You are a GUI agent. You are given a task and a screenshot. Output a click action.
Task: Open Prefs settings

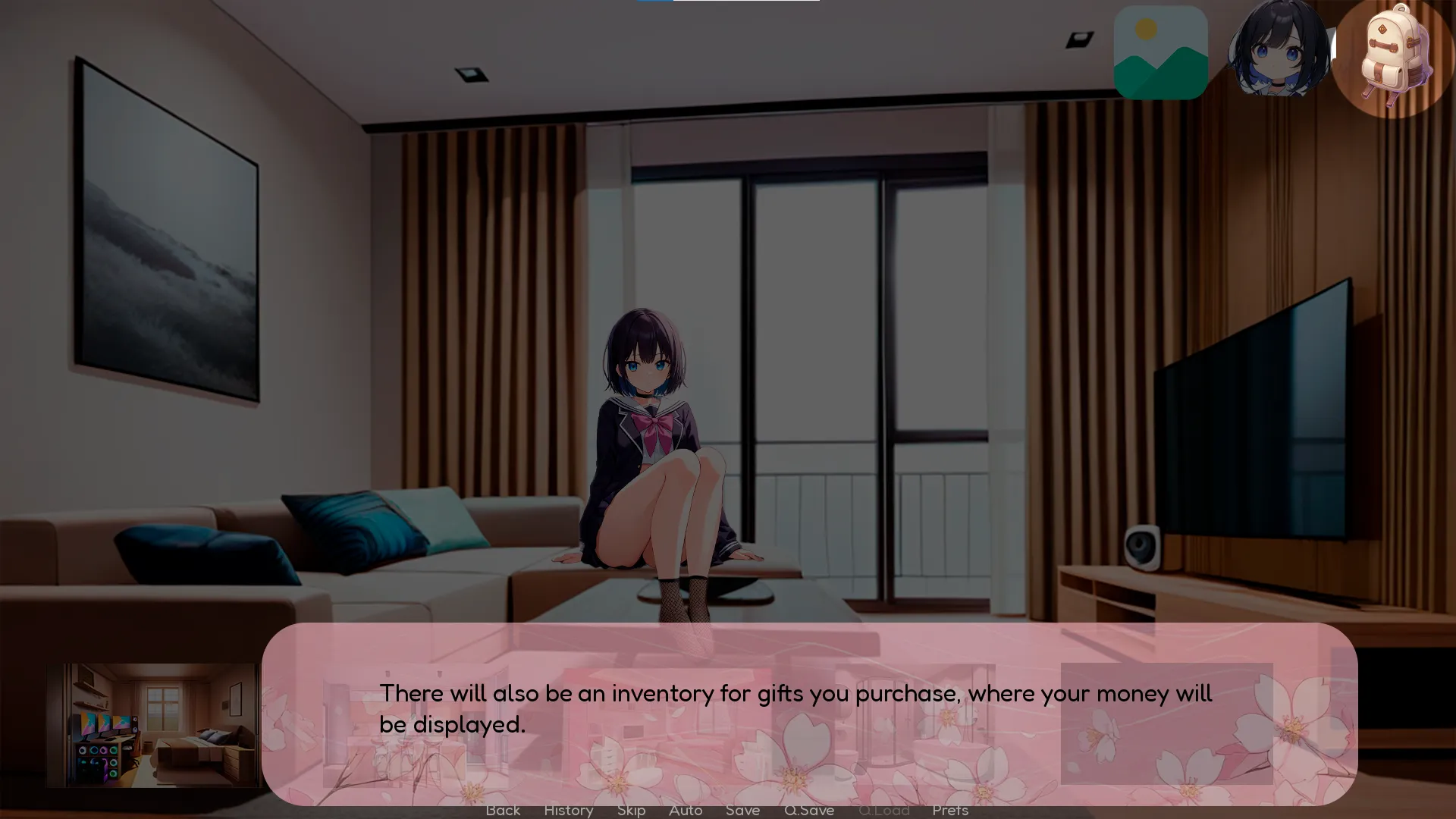[x=950, y=811]
